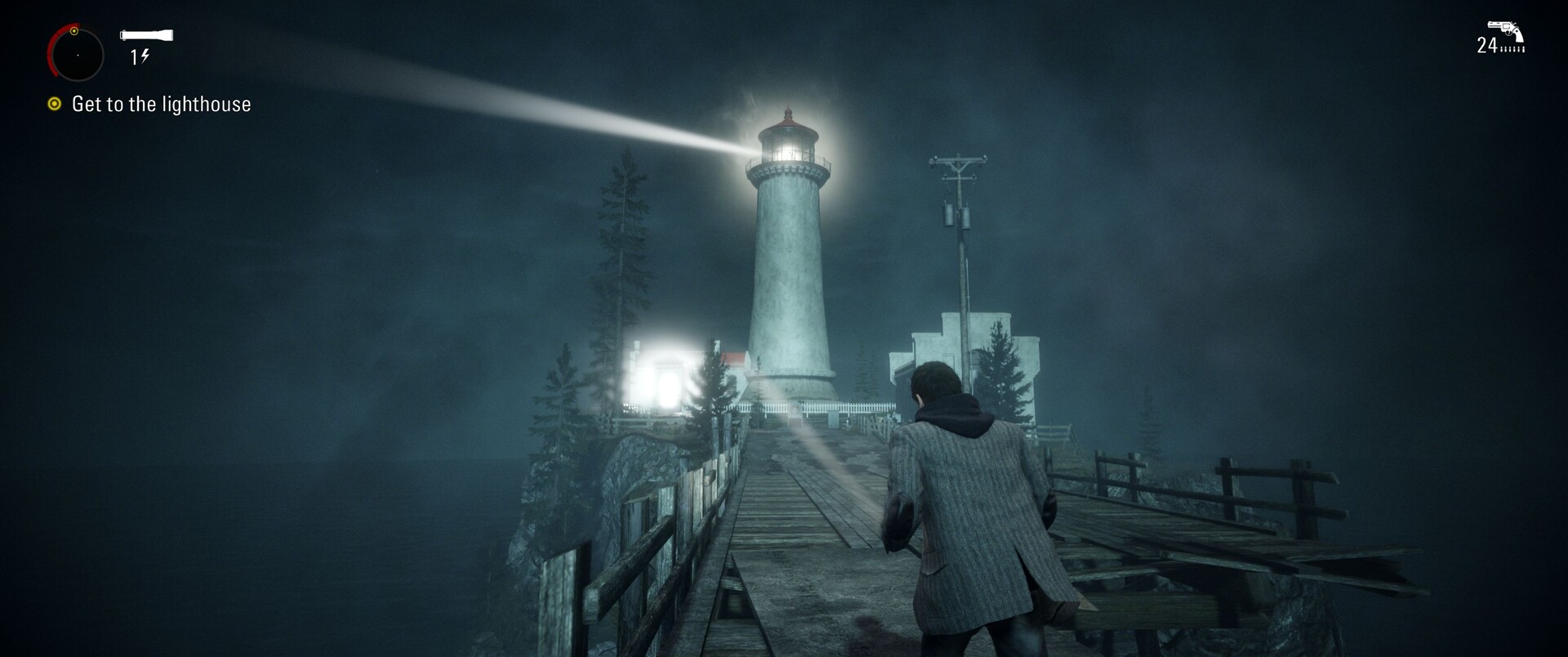
Task: Click the circular compass radar
Action: 77,55
